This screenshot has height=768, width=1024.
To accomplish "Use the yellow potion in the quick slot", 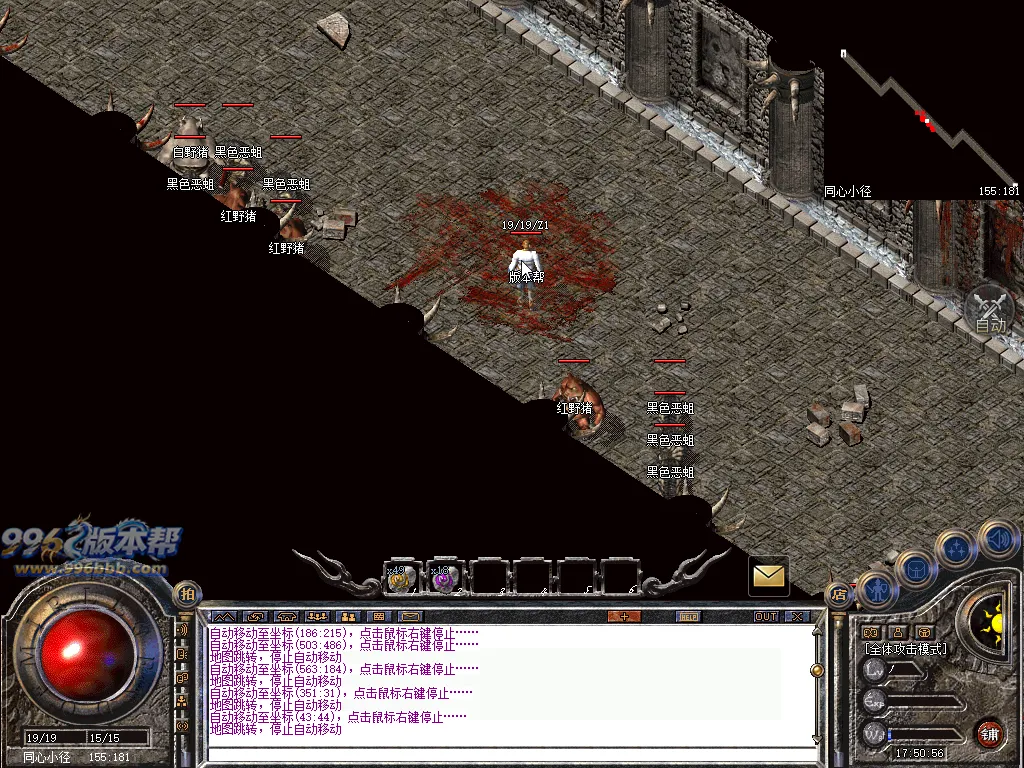I will (402, 579).
